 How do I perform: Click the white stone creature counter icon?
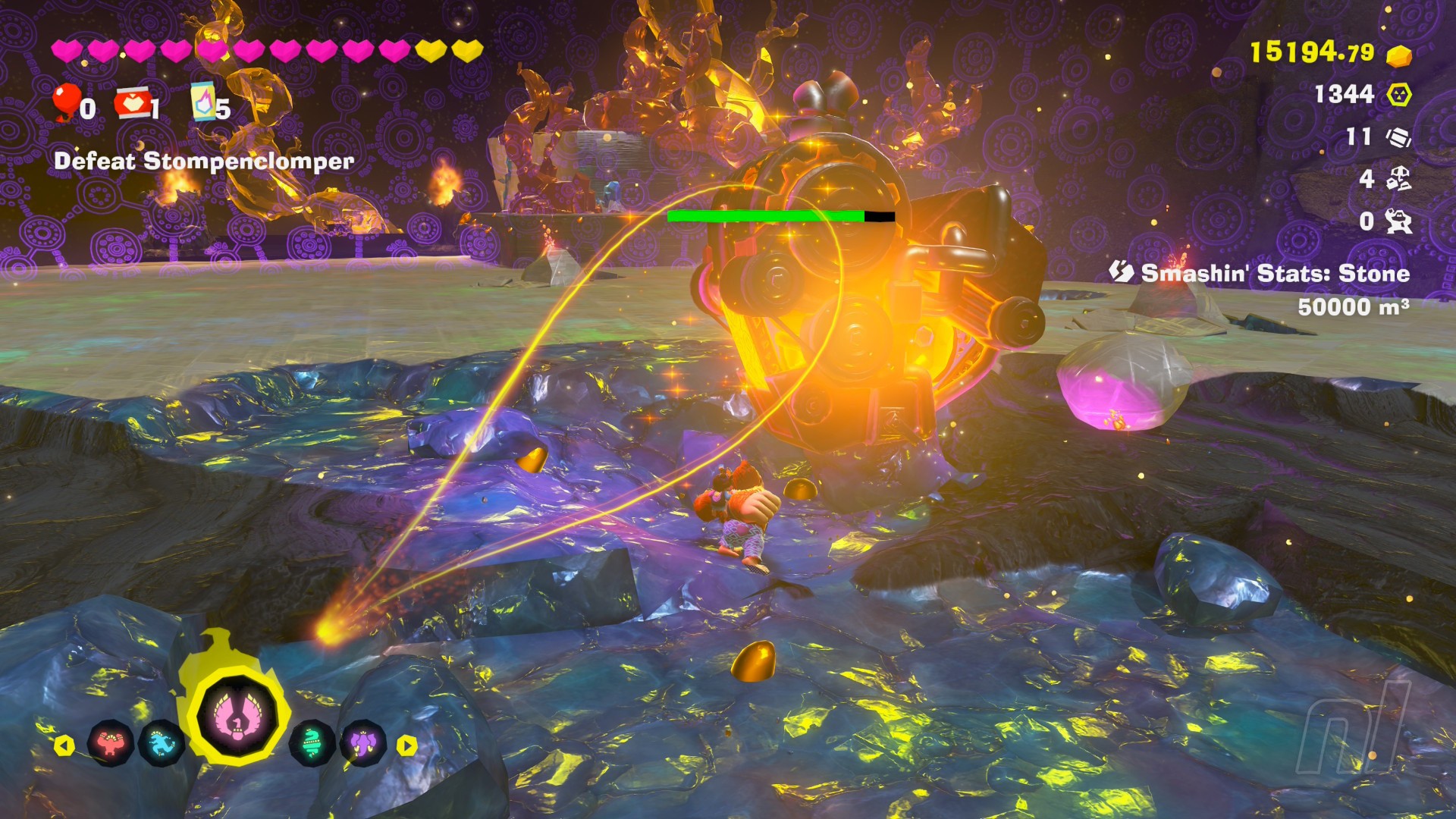coord(1399,221)
